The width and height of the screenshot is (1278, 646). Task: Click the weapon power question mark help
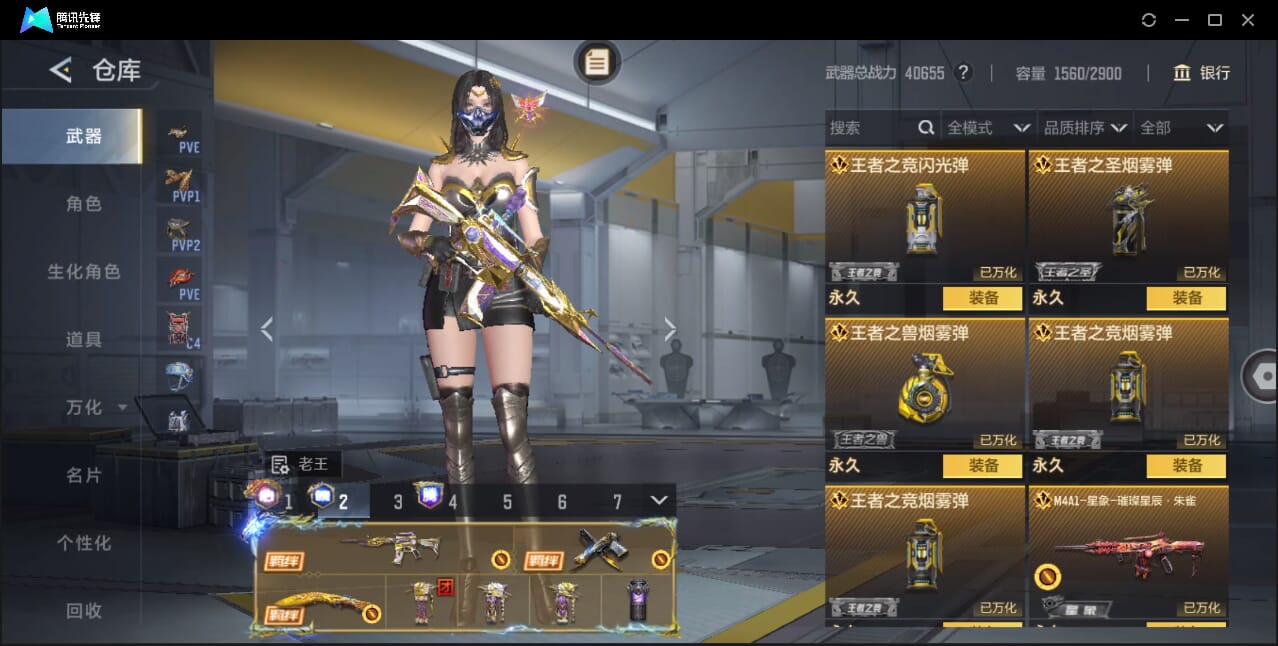tap(963, 73)
